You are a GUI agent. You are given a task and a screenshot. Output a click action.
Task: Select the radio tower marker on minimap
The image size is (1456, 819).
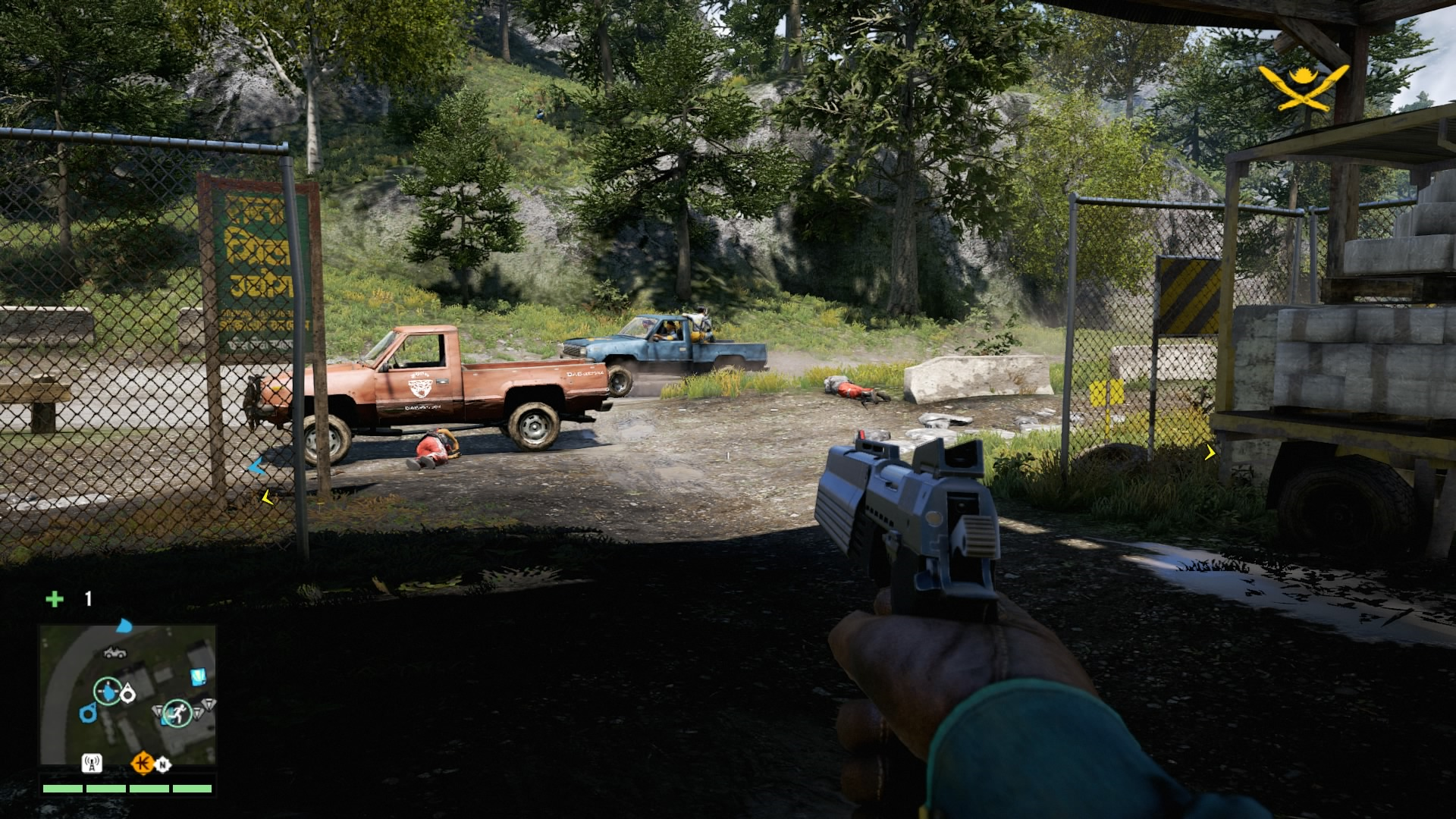(x=92, y=763)
